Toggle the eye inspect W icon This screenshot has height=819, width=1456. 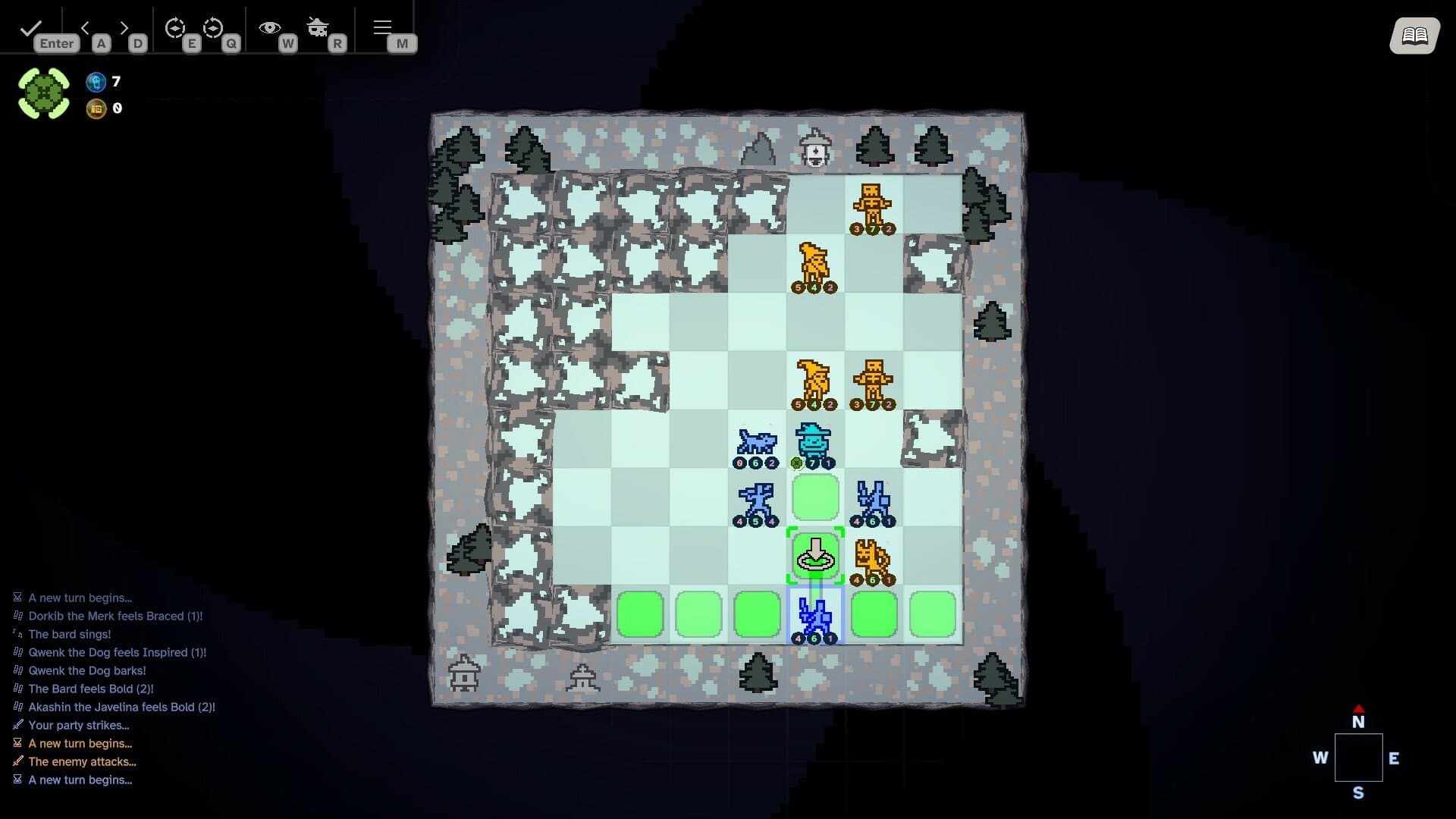pos(269,27)
